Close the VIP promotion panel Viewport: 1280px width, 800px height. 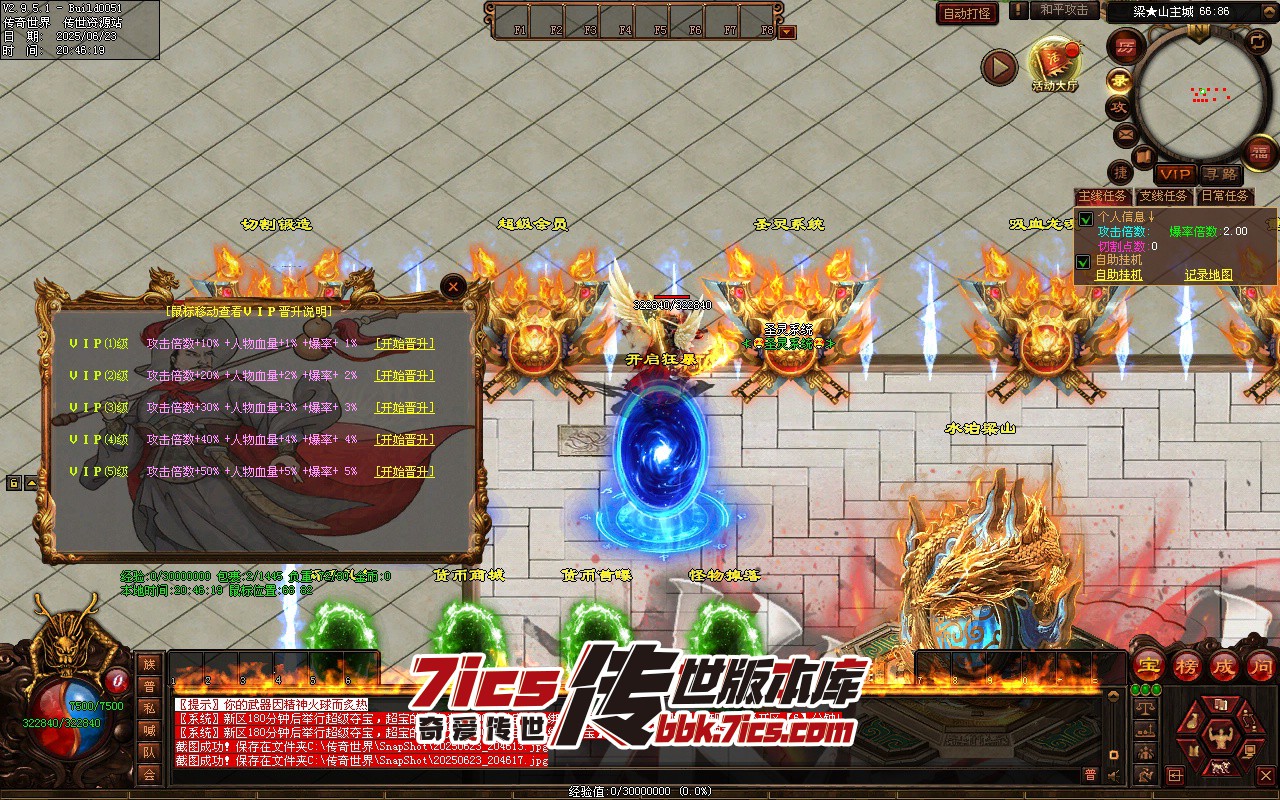pos(454,287)
